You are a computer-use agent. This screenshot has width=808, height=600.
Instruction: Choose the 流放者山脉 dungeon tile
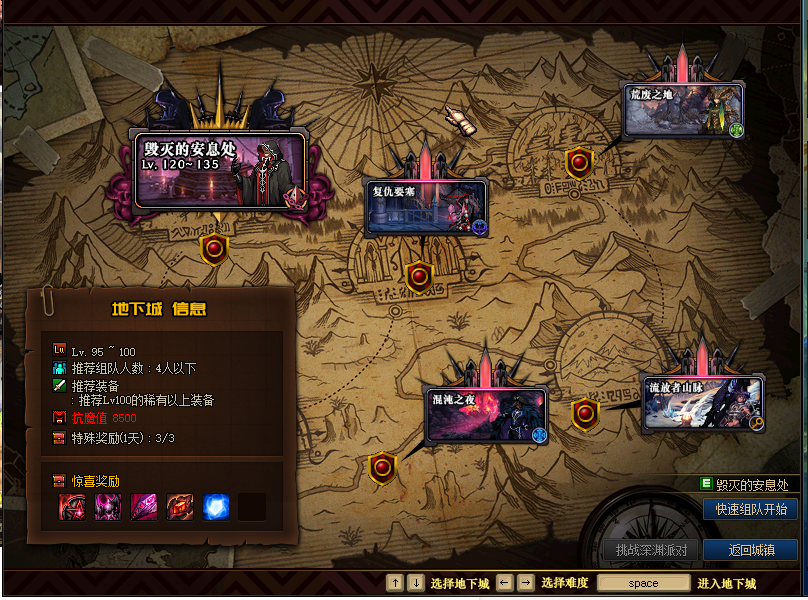[x=702, y=402]
